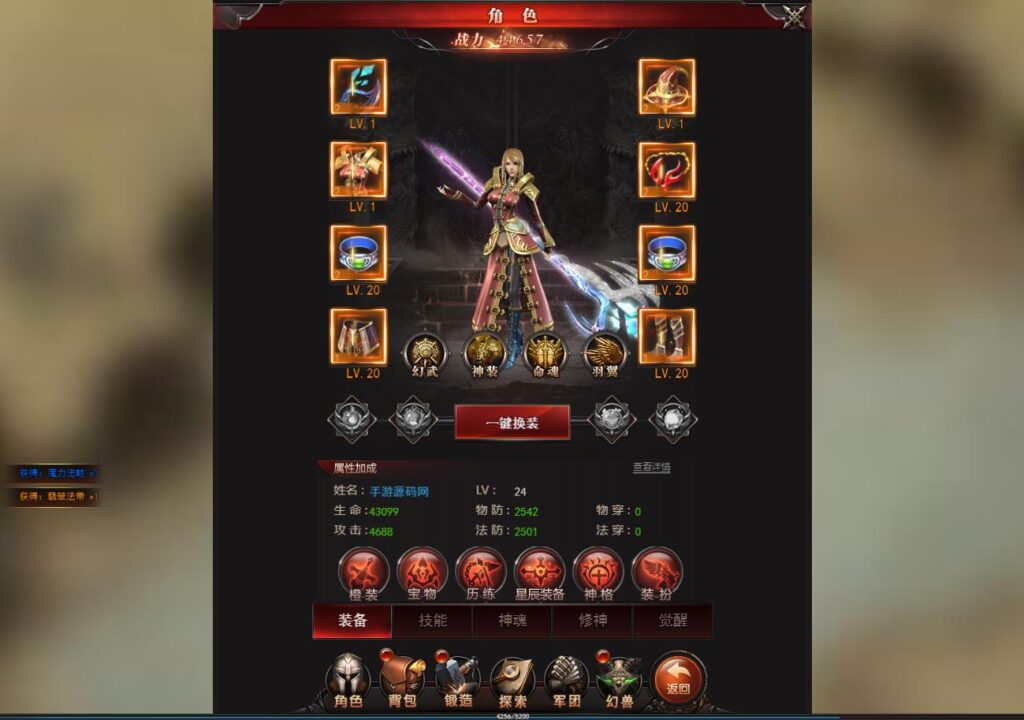Open the 军团 legion menu
Screen dimensions: 1024x720
[x=567, y=680]
